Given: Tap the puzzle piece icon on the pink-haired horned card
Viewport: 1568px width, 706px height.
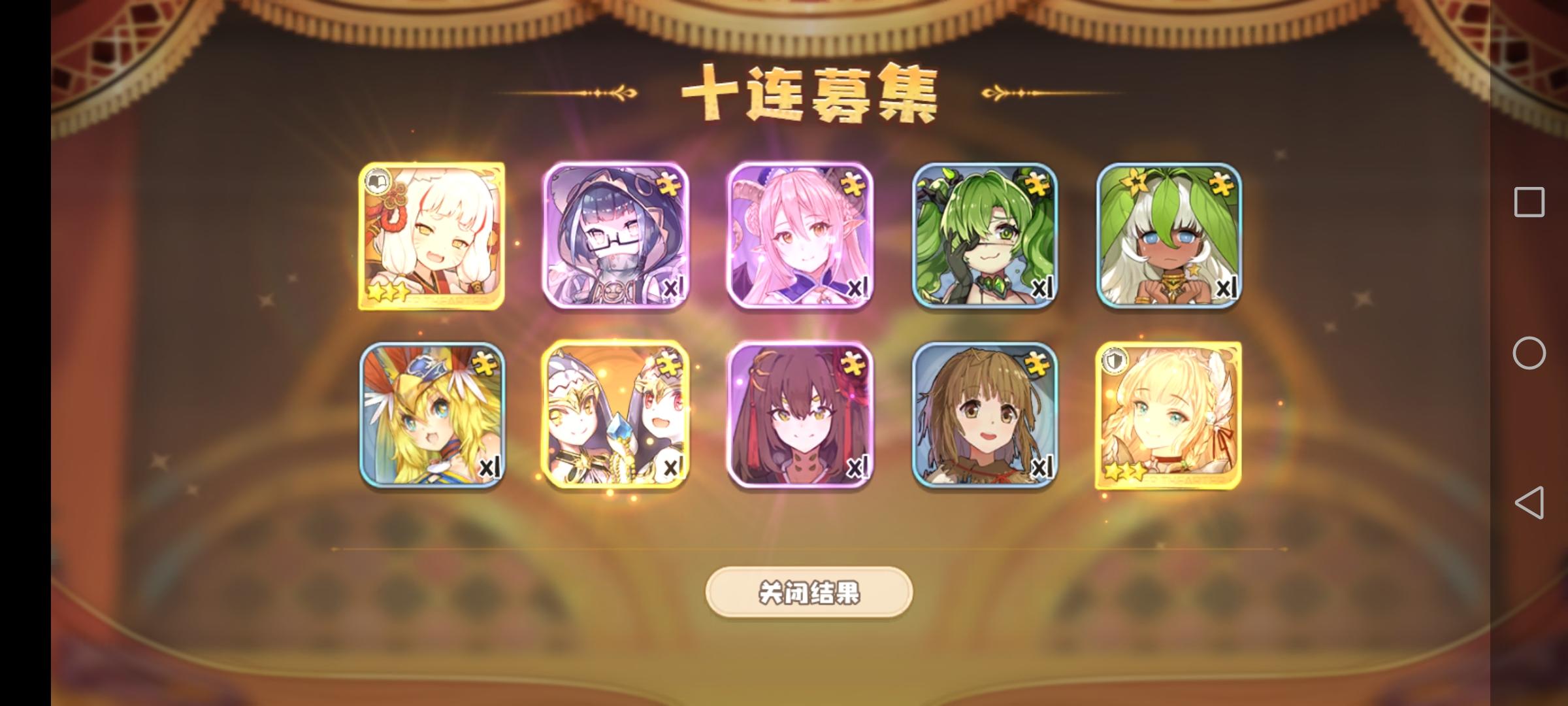Looking at the screenshot, I should (853, 184).
